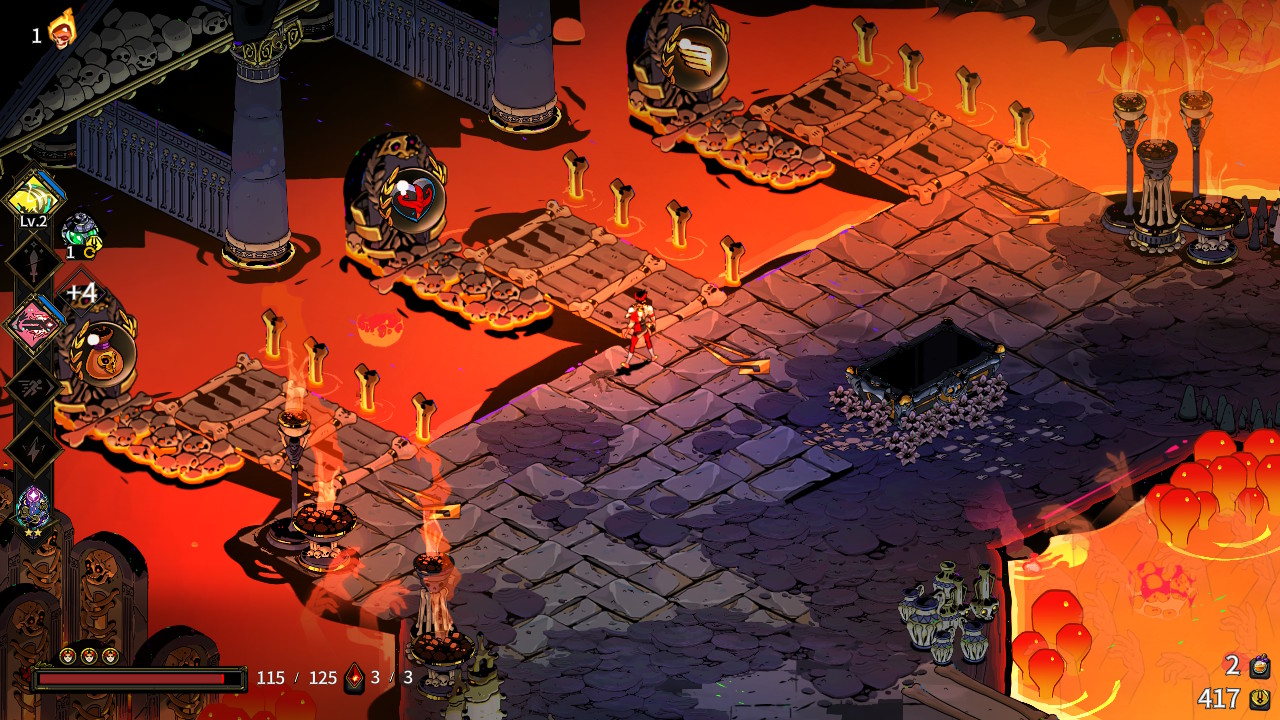Choose the empty lightning bolt Call slot
Viewport: 1280px width, 720px height.
click(34, 448)
